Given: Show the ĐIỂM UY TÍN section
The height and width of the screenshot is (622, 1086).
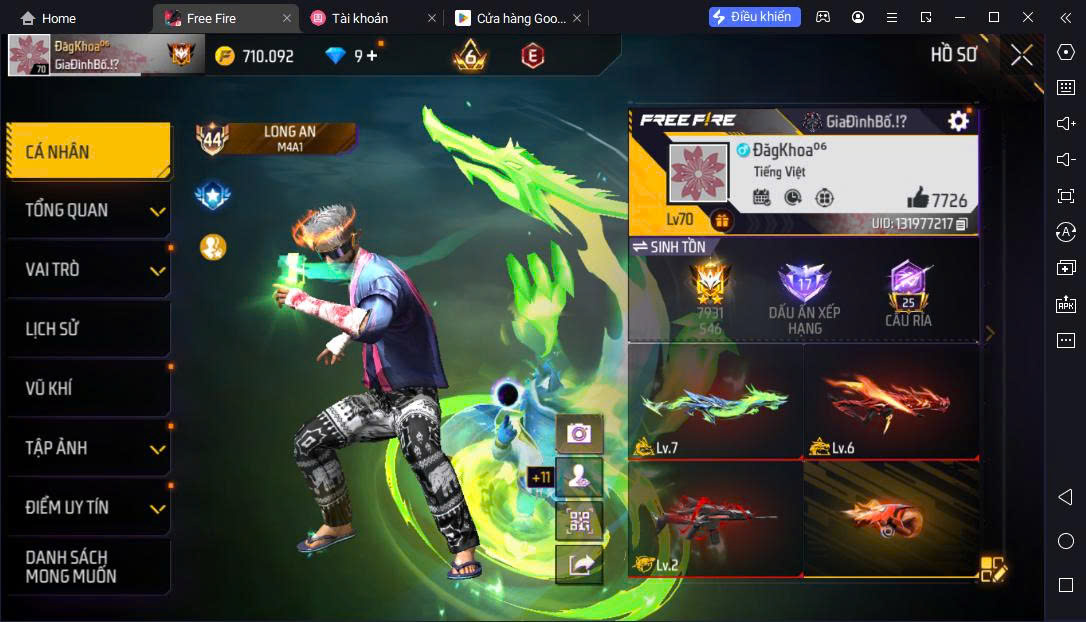Looking at the screenshot, I should click(x=88, y=507).
